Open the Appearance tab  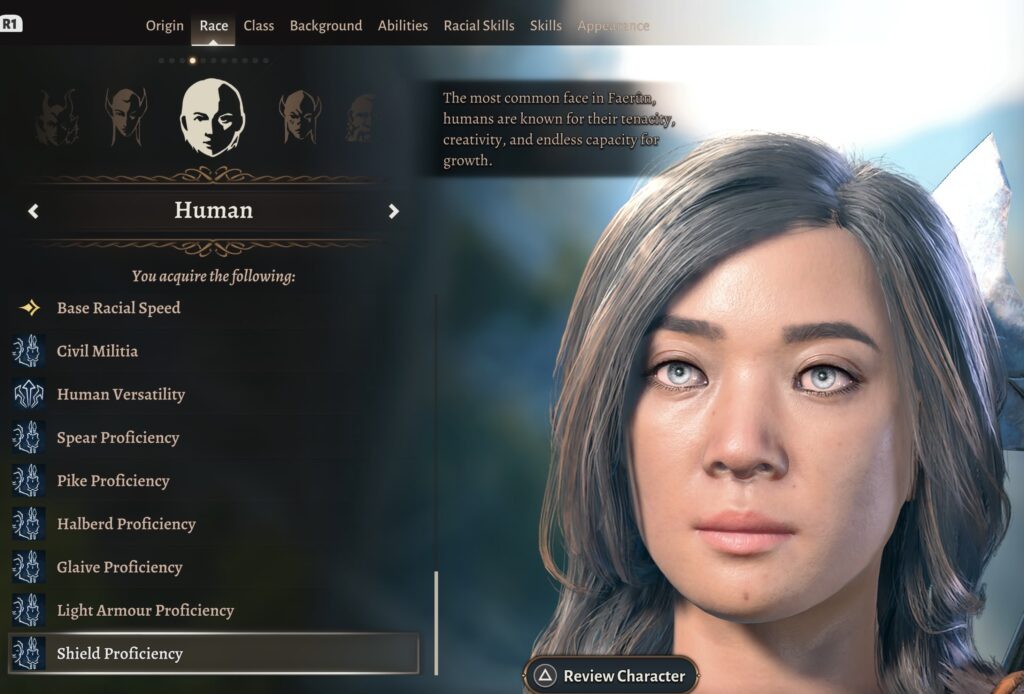coord(613,26)
